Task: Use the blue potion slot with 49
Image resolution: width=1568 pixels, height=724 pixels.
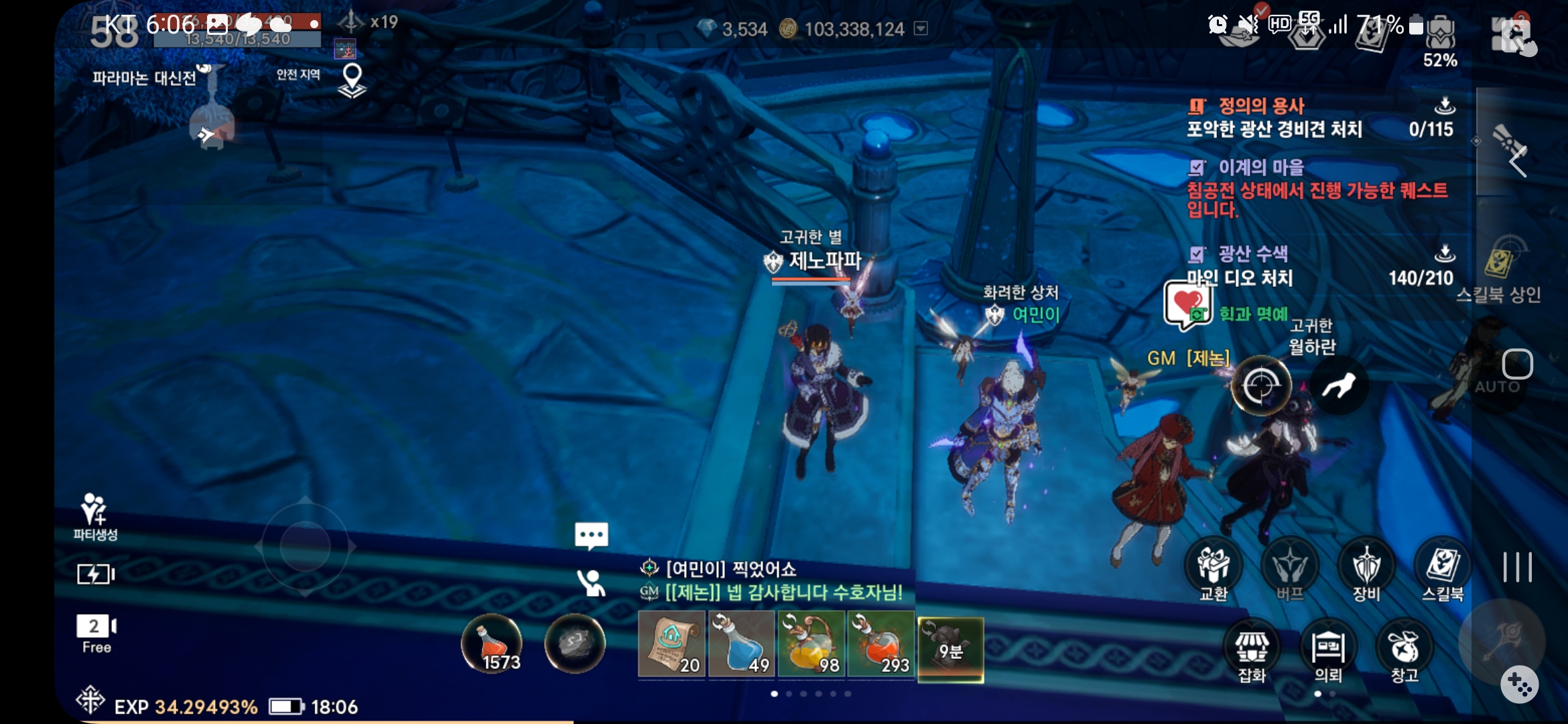Action: 742,645
